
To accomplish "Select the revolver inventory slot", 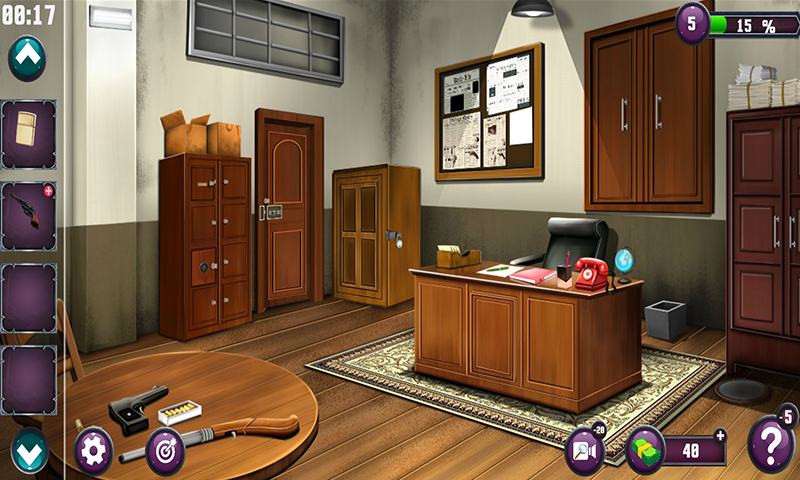I will (28, 215).
